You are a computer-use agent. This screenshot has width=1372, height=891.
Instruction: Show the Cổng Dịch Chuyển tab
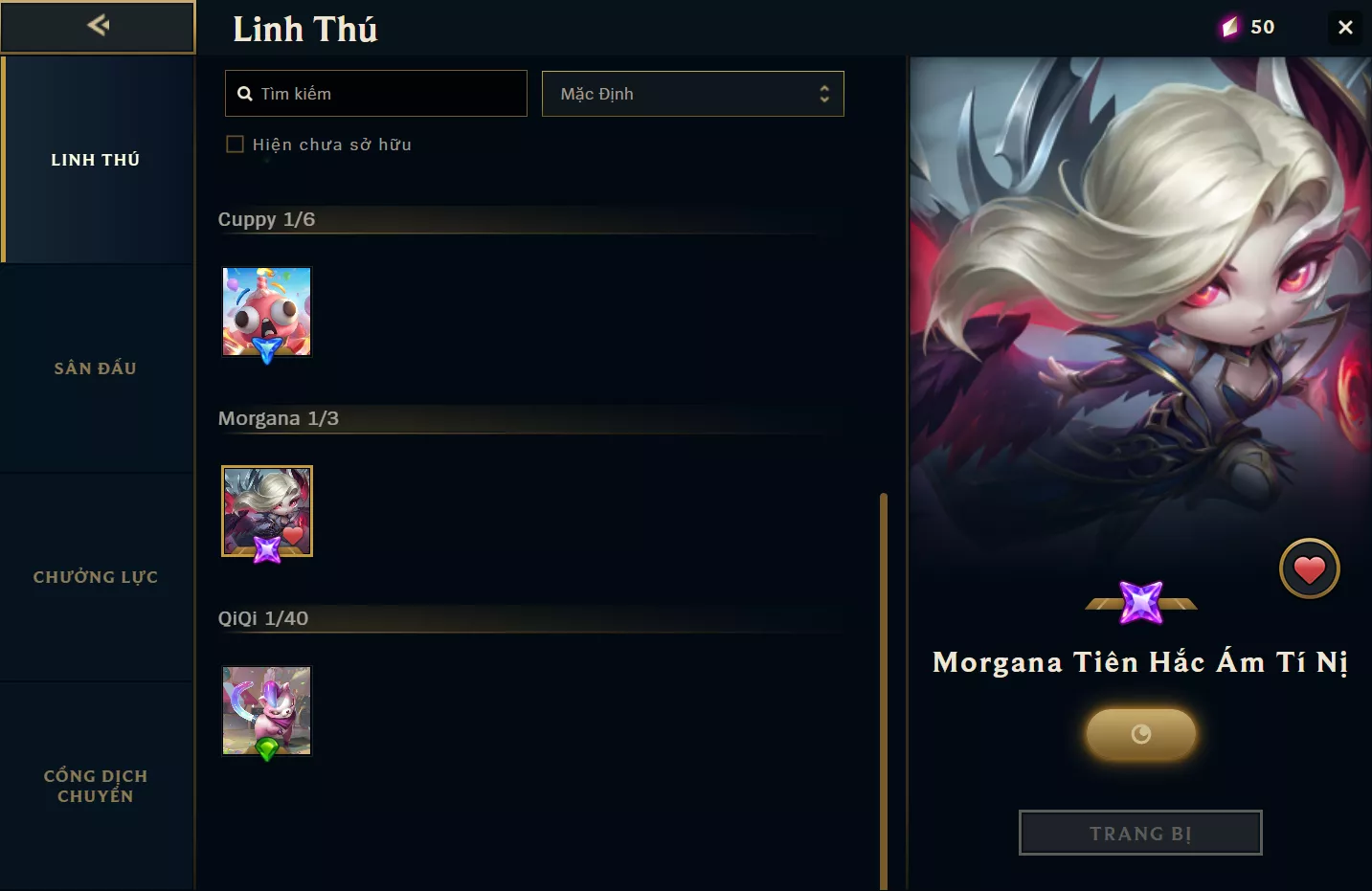pyautogui.click(x=96, y=786)
